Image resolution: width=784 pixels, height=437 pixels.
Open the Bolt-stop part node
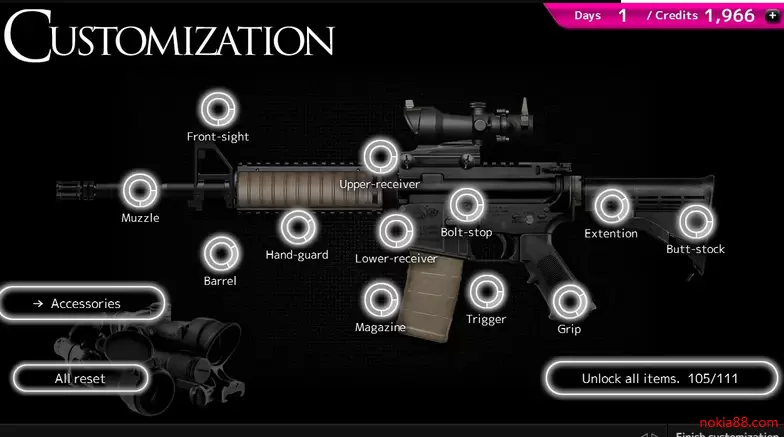466,205
